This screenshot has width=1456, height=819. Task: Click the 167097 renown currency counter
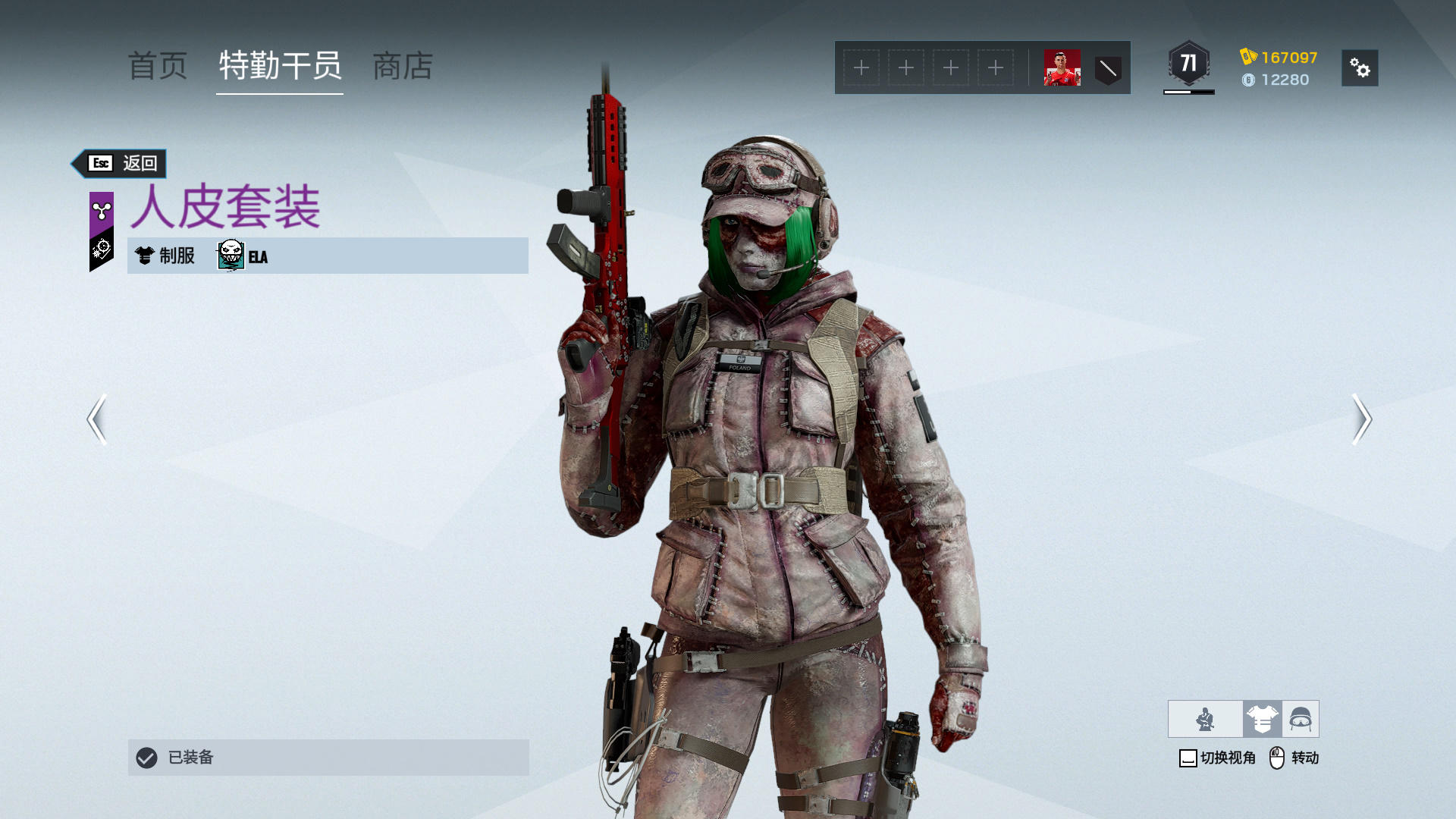pyautogui.click(x=1279, y=58)
